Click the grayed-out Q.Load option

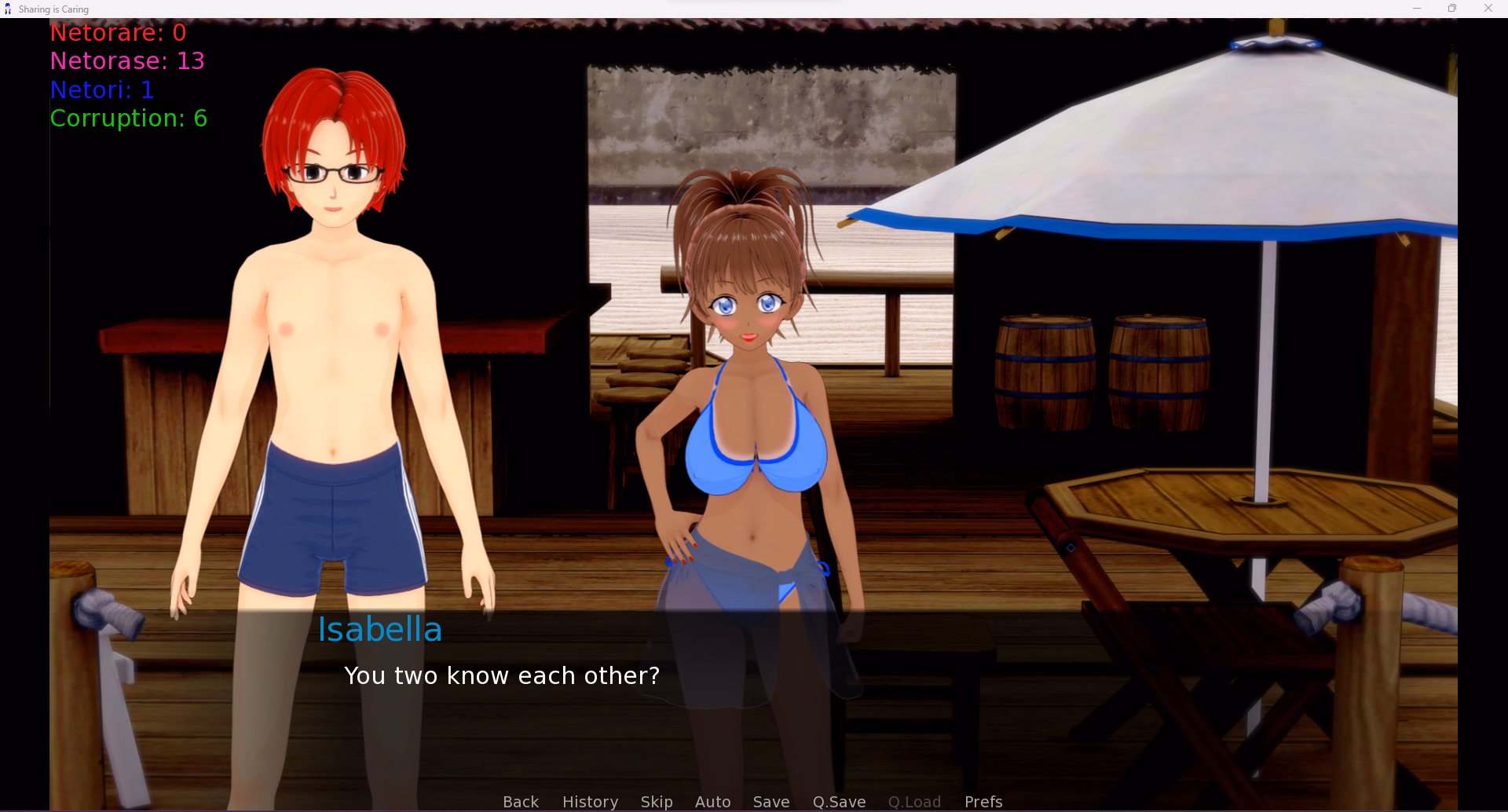tap(913, 801)
